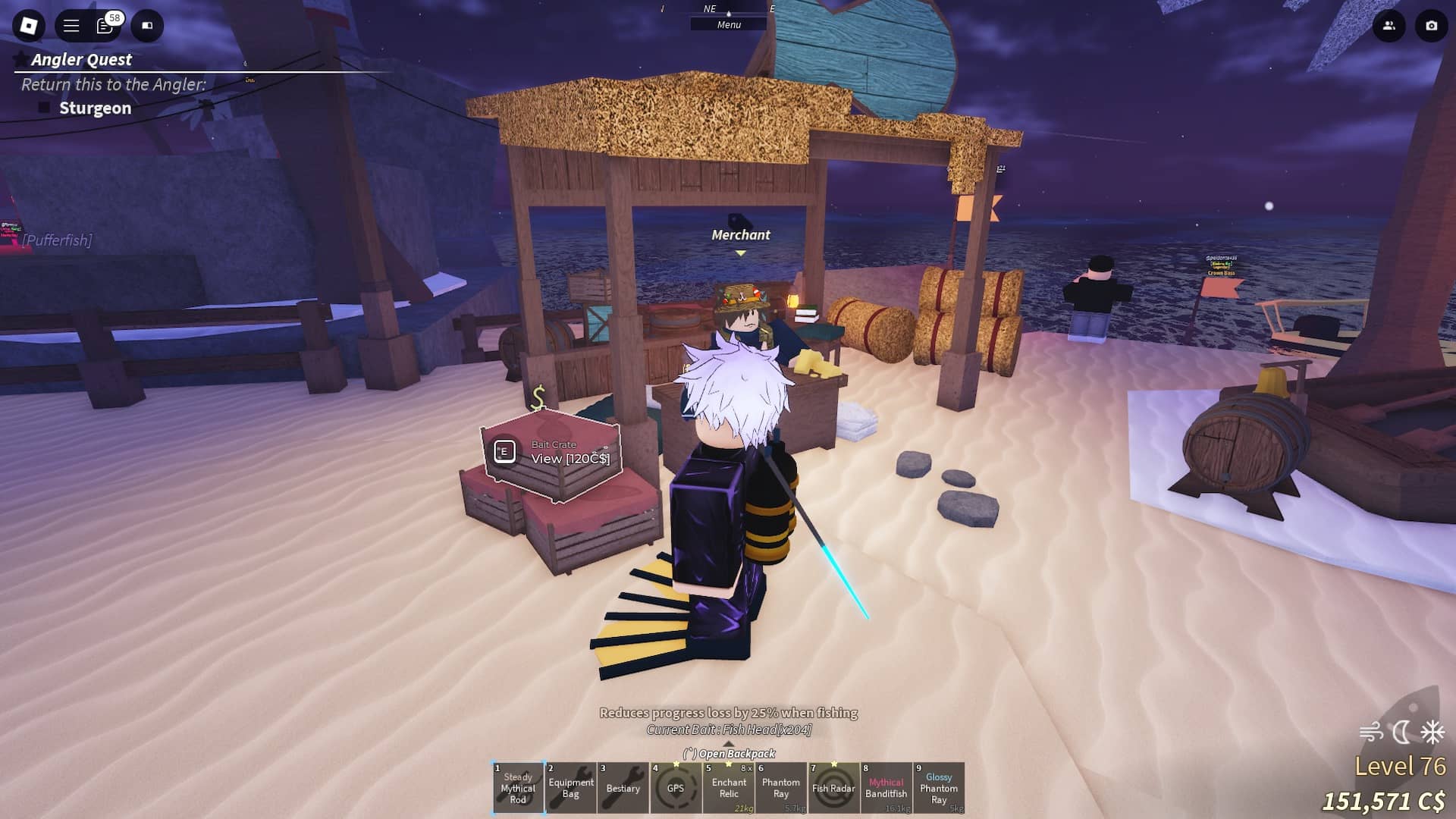Expand the Open Backpack prompt above the hotbar
The width and height of the screenshot is (1456, 819).
729,755
